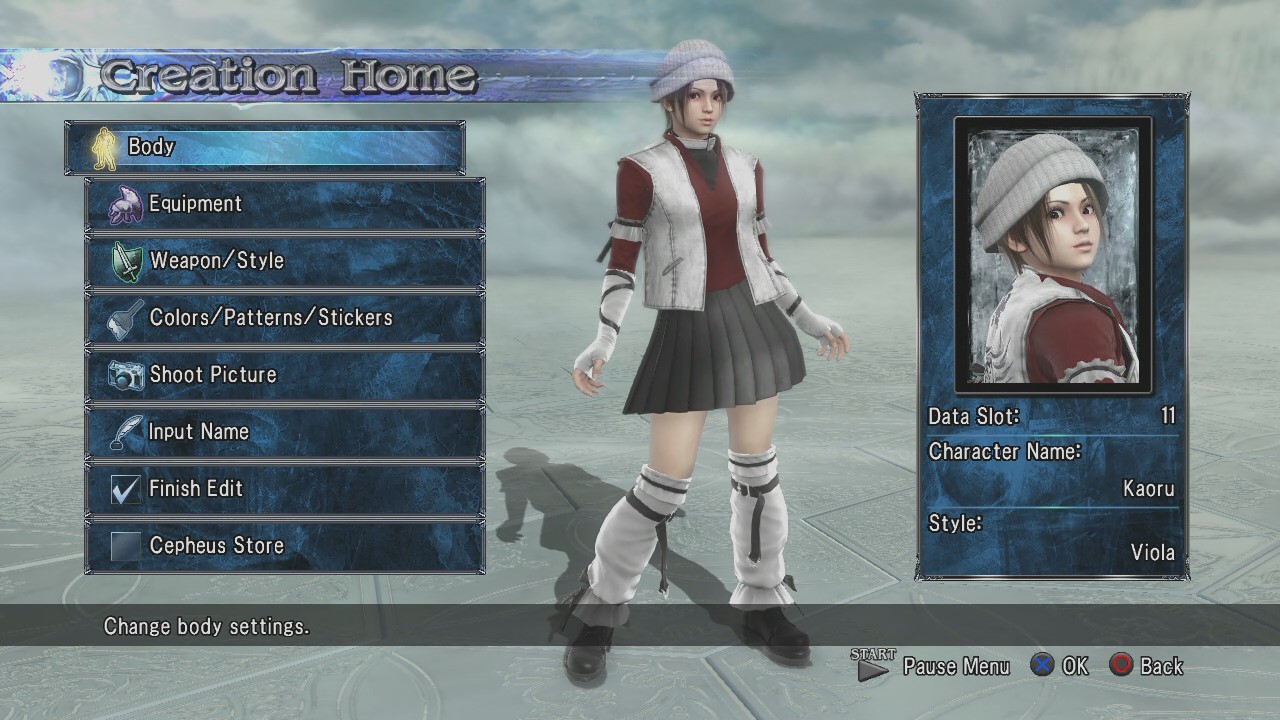This screenshot has width=1280, height=720.
Task: Choose Weapon/Style option
Action: tap(285, 261)
